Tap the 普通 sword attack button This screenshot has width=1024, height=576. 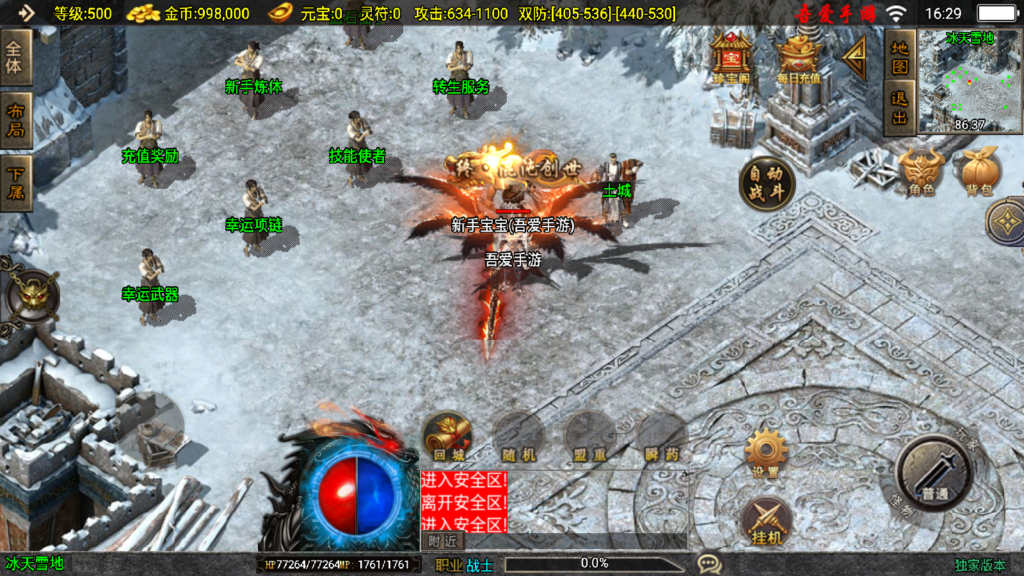934,475
